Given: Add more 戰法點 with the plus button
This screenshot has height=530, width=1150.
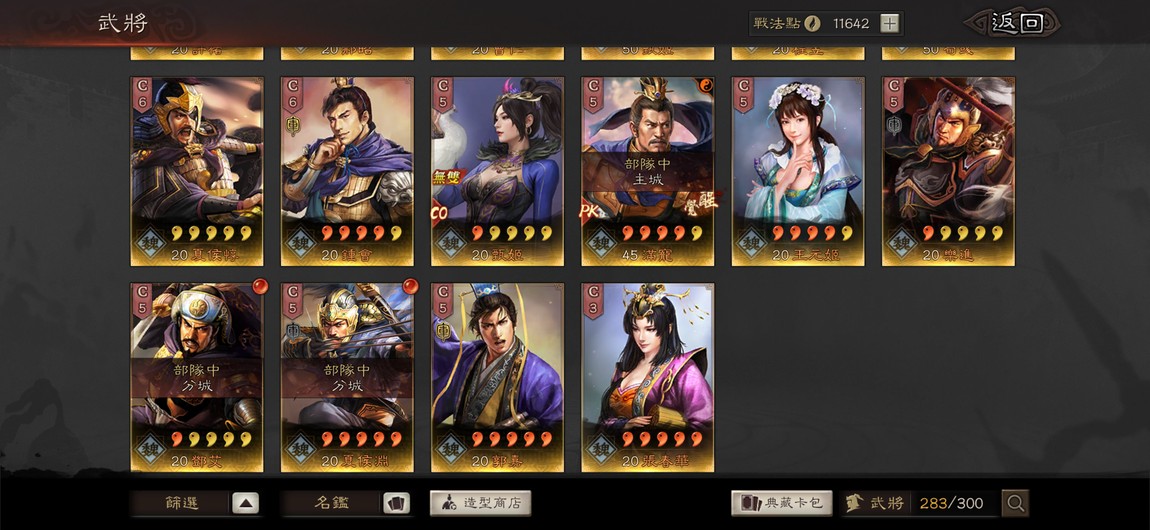Looking at the screenshot, I should [x=889, y=24].
